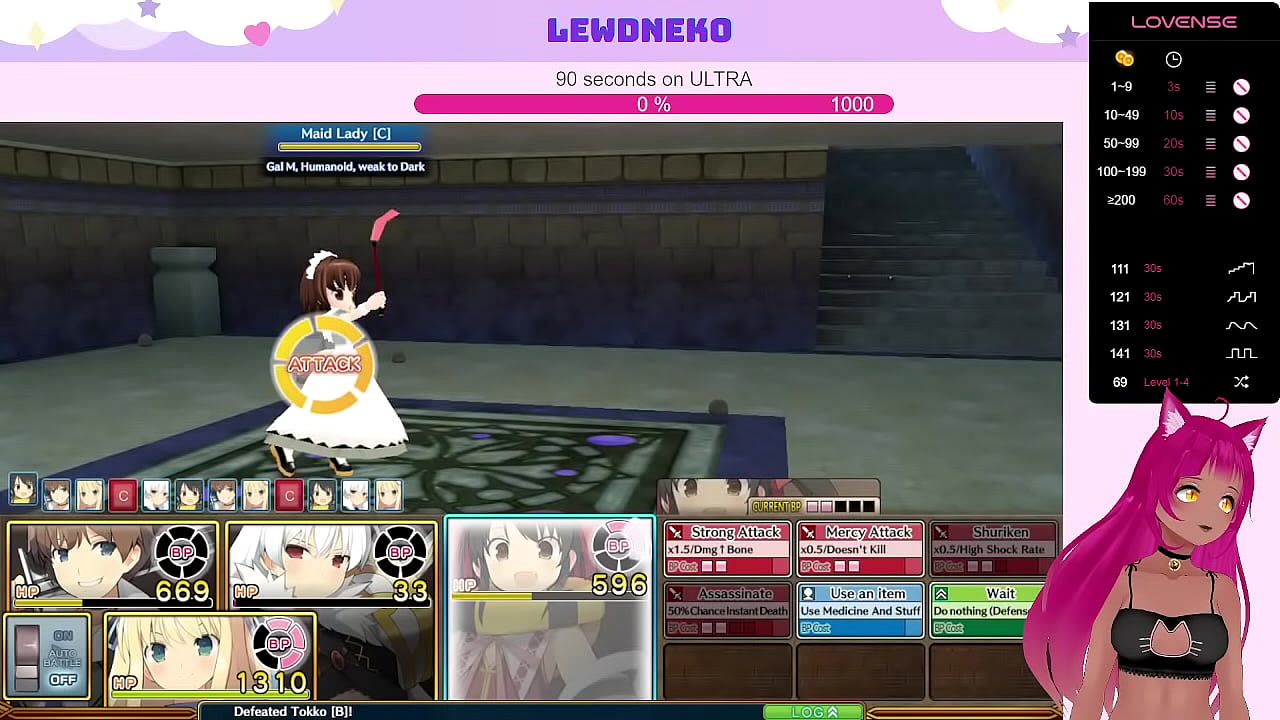Click the pink ULTRA progress bar
Viewport: 1280px width, 720px height.
click(654, 104)
